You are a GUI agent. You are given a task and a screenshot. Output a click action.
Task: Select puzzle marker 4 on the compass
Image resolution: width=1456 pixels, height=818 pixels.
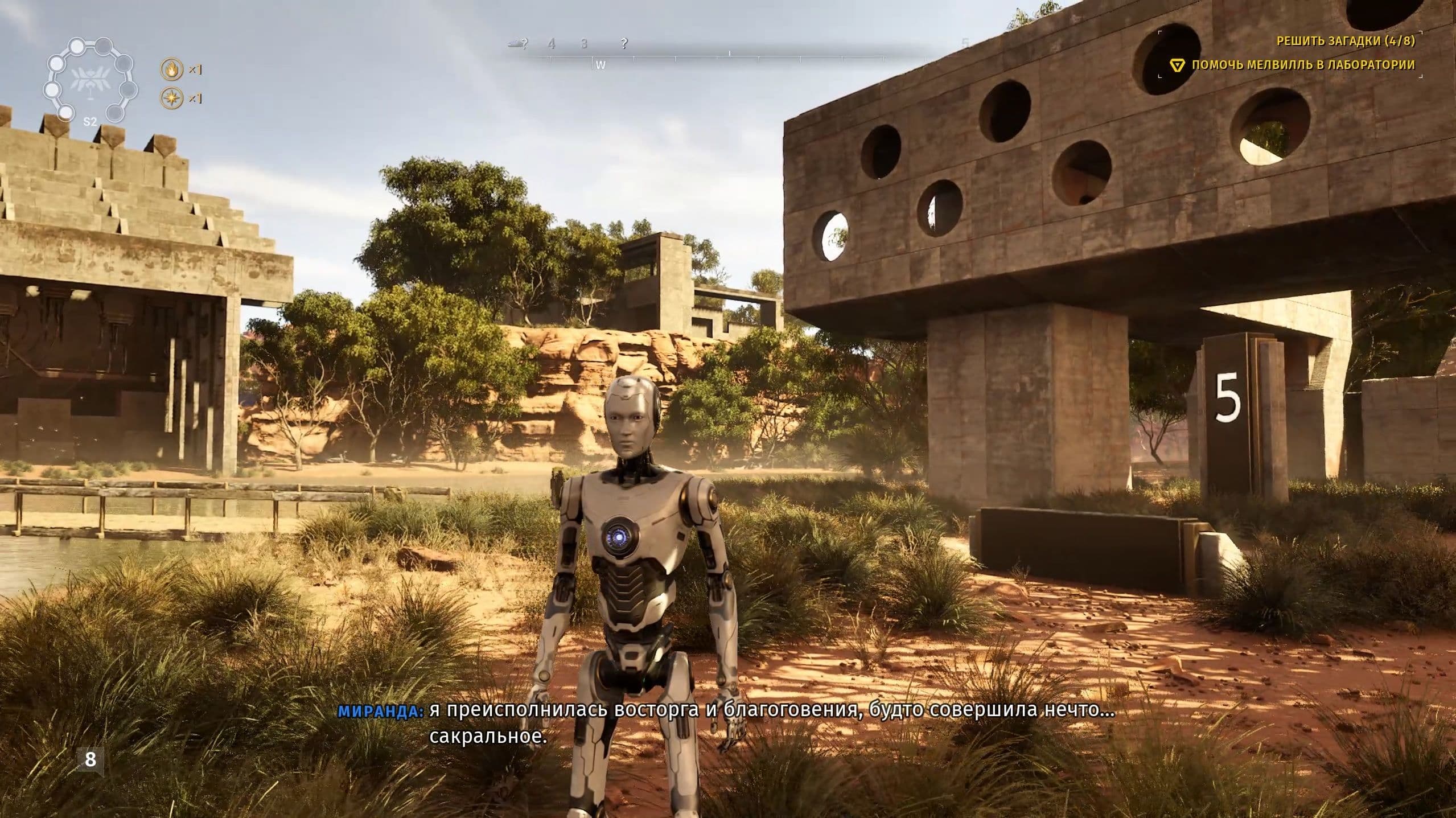[552, 43]
